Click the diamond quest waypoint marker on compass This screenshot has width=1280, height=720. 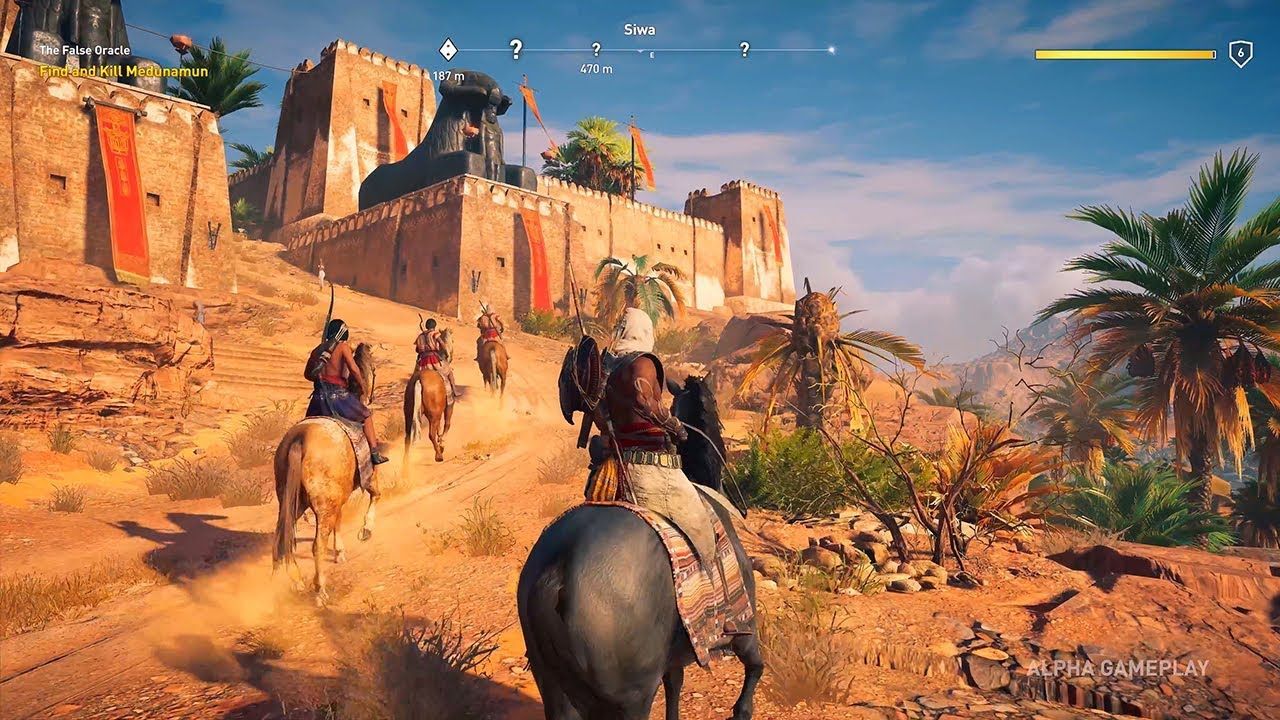[447, 48]
